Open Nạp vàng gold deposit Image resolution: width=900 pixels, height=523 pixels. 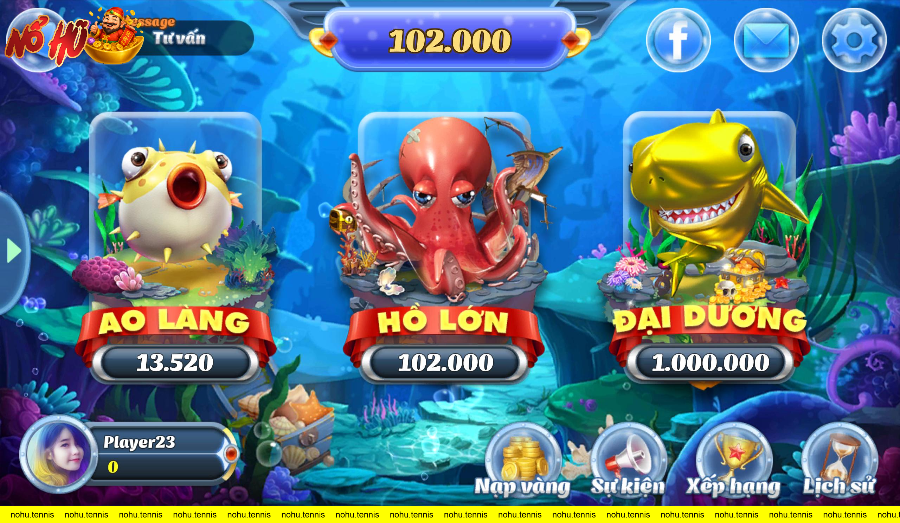522,462
